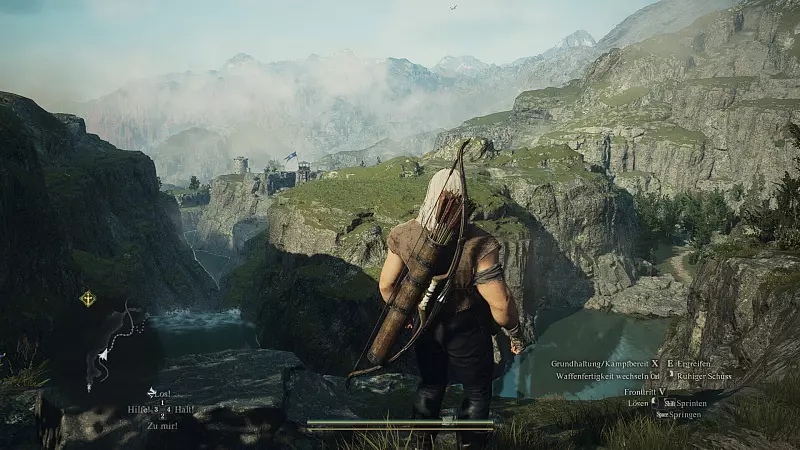Select the yellow diamond quest marker
This screenshot has height=450, width=800.
(88, 298)
